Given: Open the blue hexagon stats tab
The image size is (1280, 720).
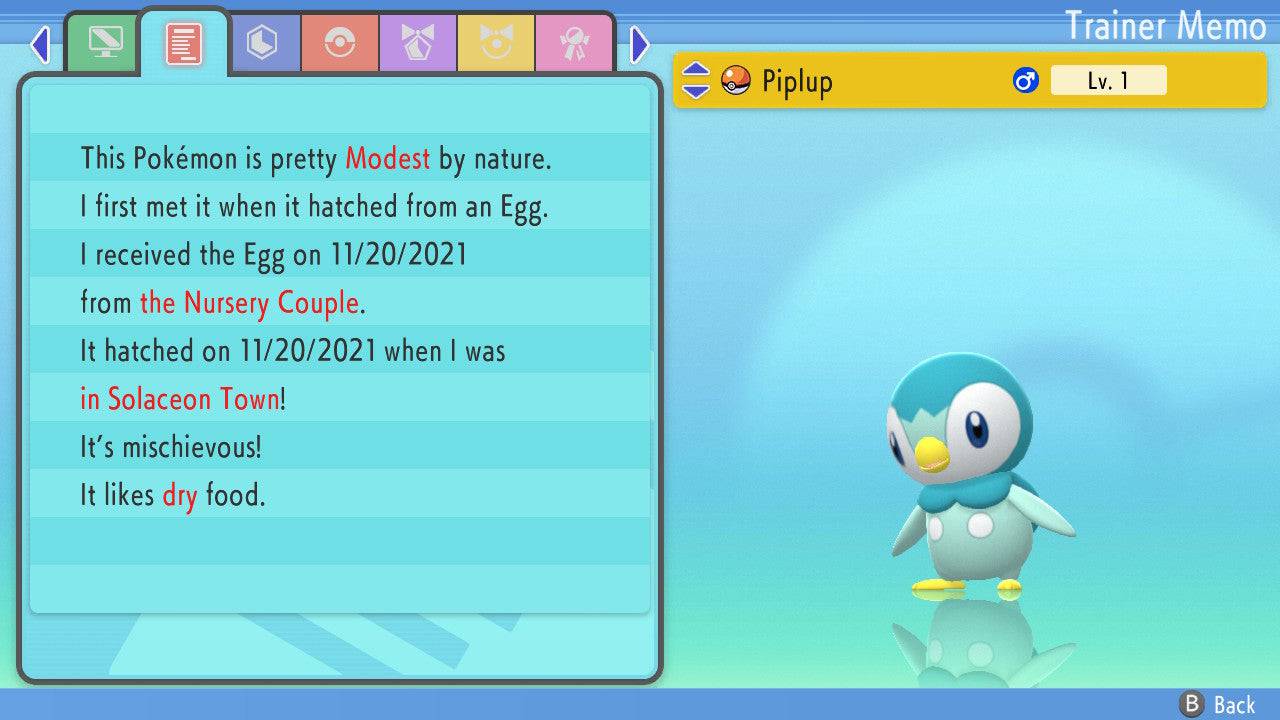Looking at the screenshot, I should (x=262, y=42).
